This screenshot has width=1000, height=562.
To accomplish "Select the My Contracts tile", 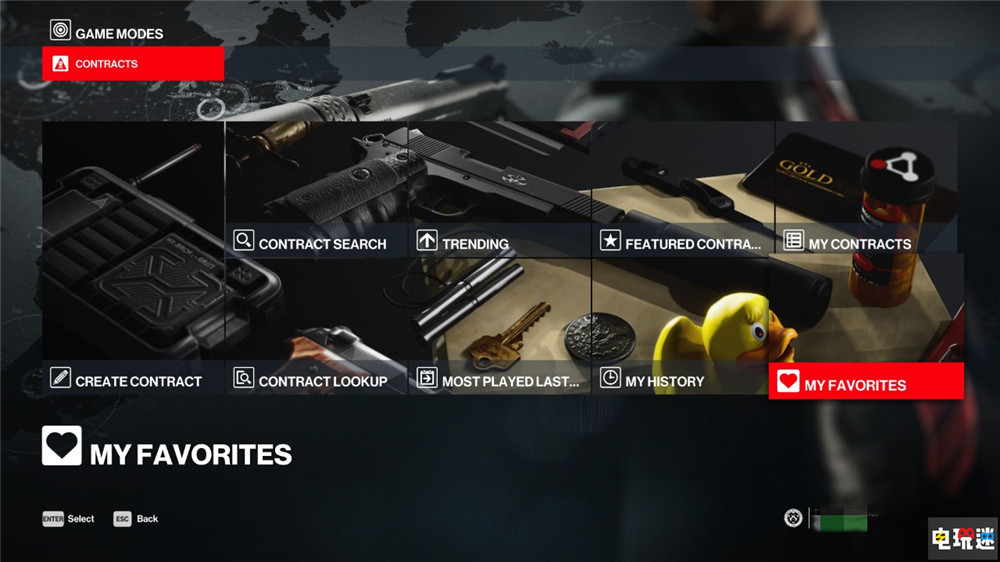I will (x=866, y=190).
